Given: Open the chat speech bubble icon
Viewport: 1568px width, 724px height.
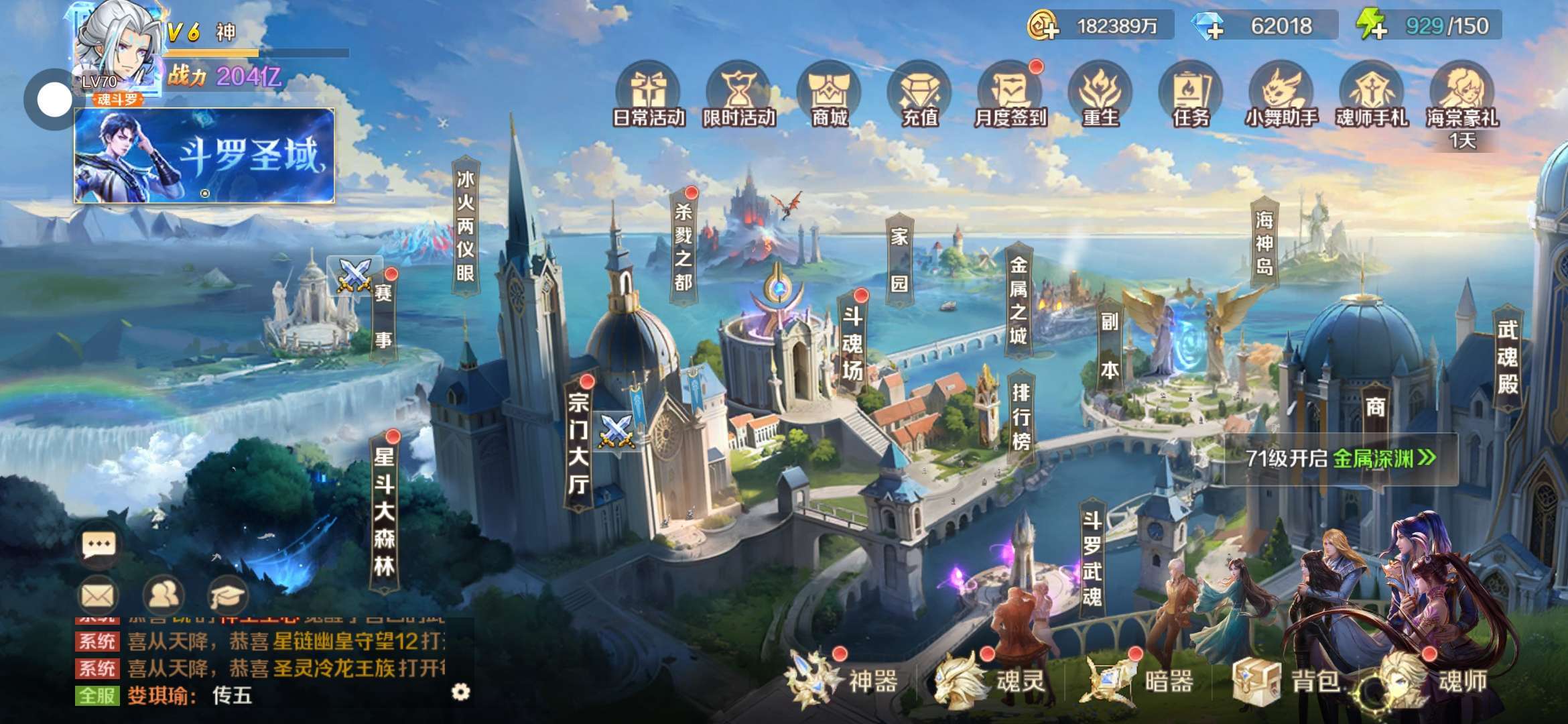Looking at the screenshot, I should 99,545.
